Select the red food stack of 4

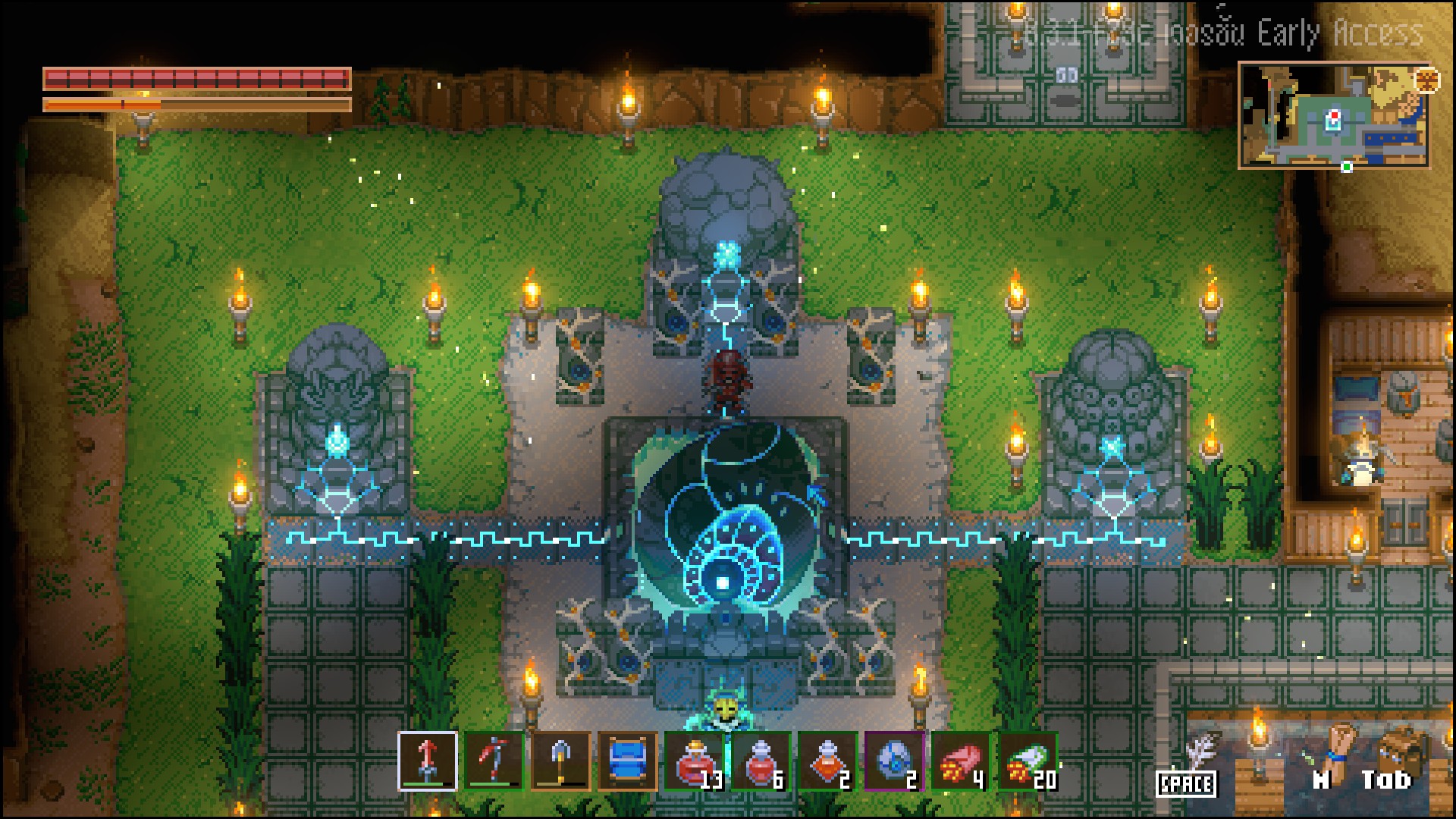(961, 761)
